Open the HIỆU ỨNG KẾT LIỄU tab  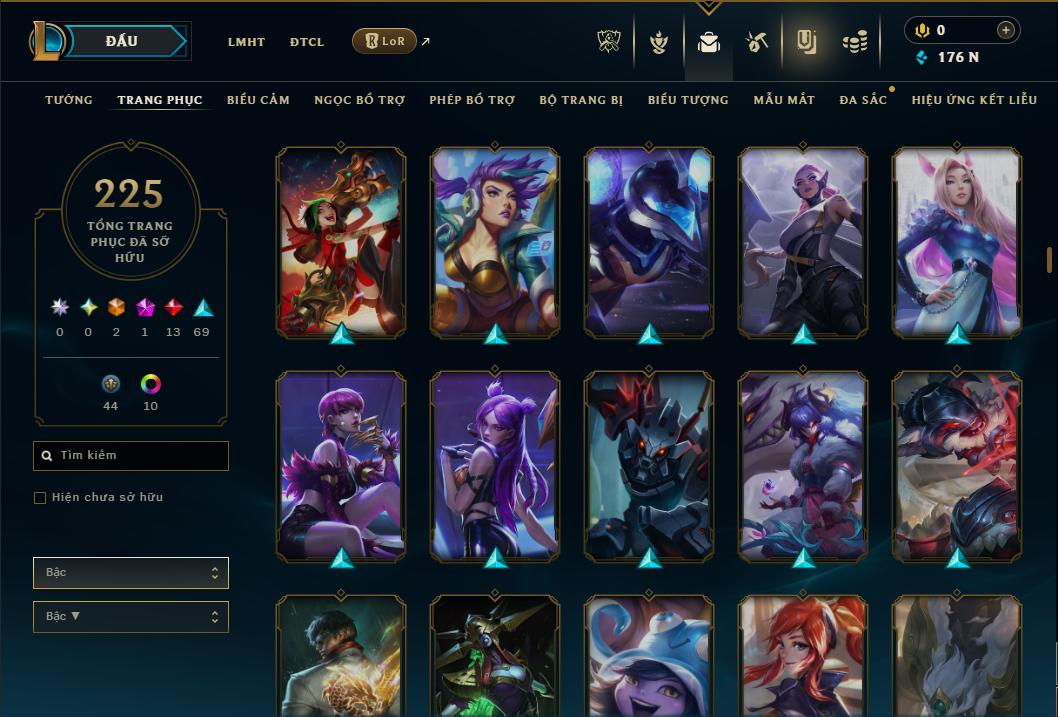pos(974,100)
